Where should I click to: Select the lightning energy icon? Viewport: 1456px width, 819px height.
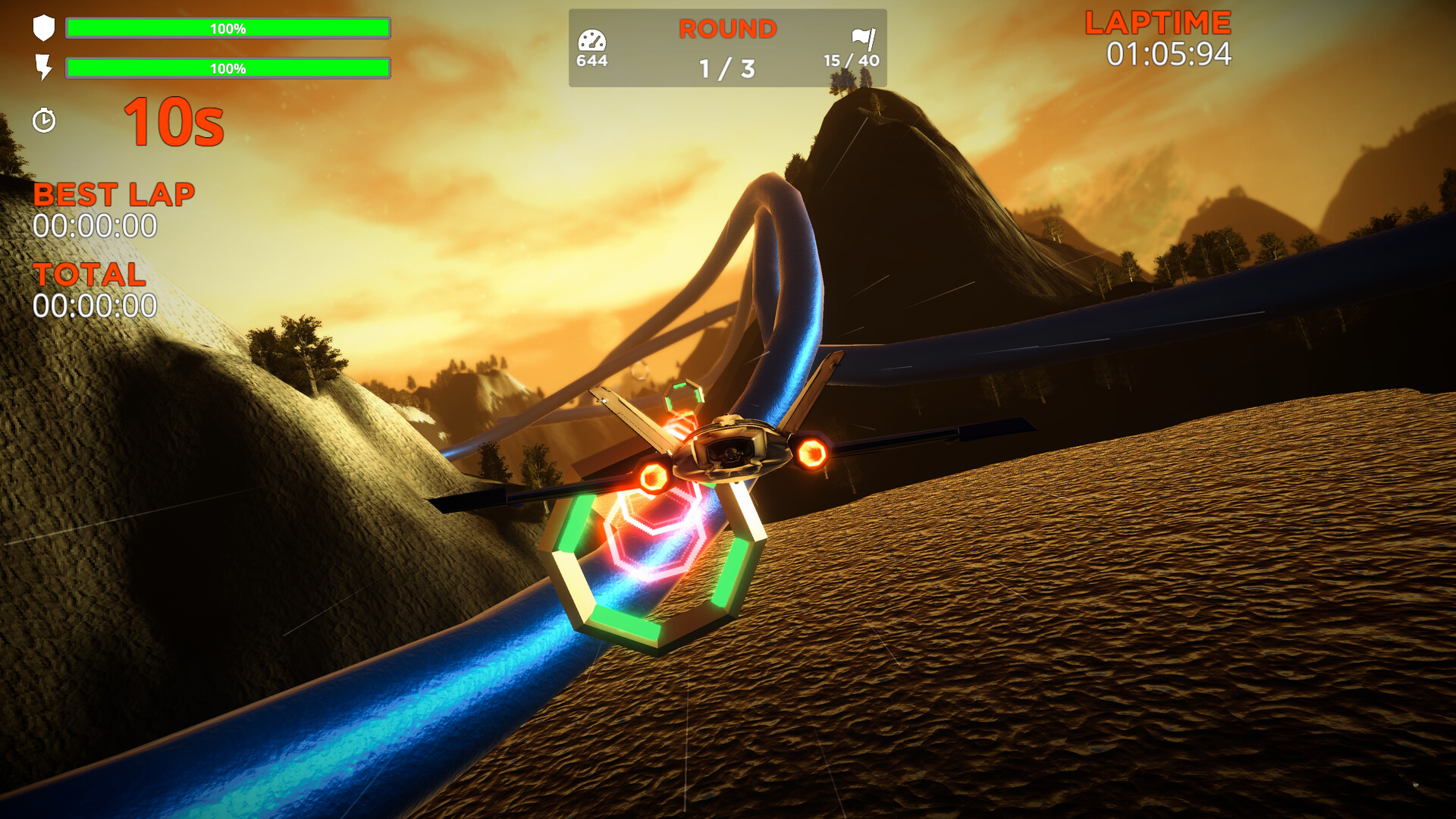[44, 68]
